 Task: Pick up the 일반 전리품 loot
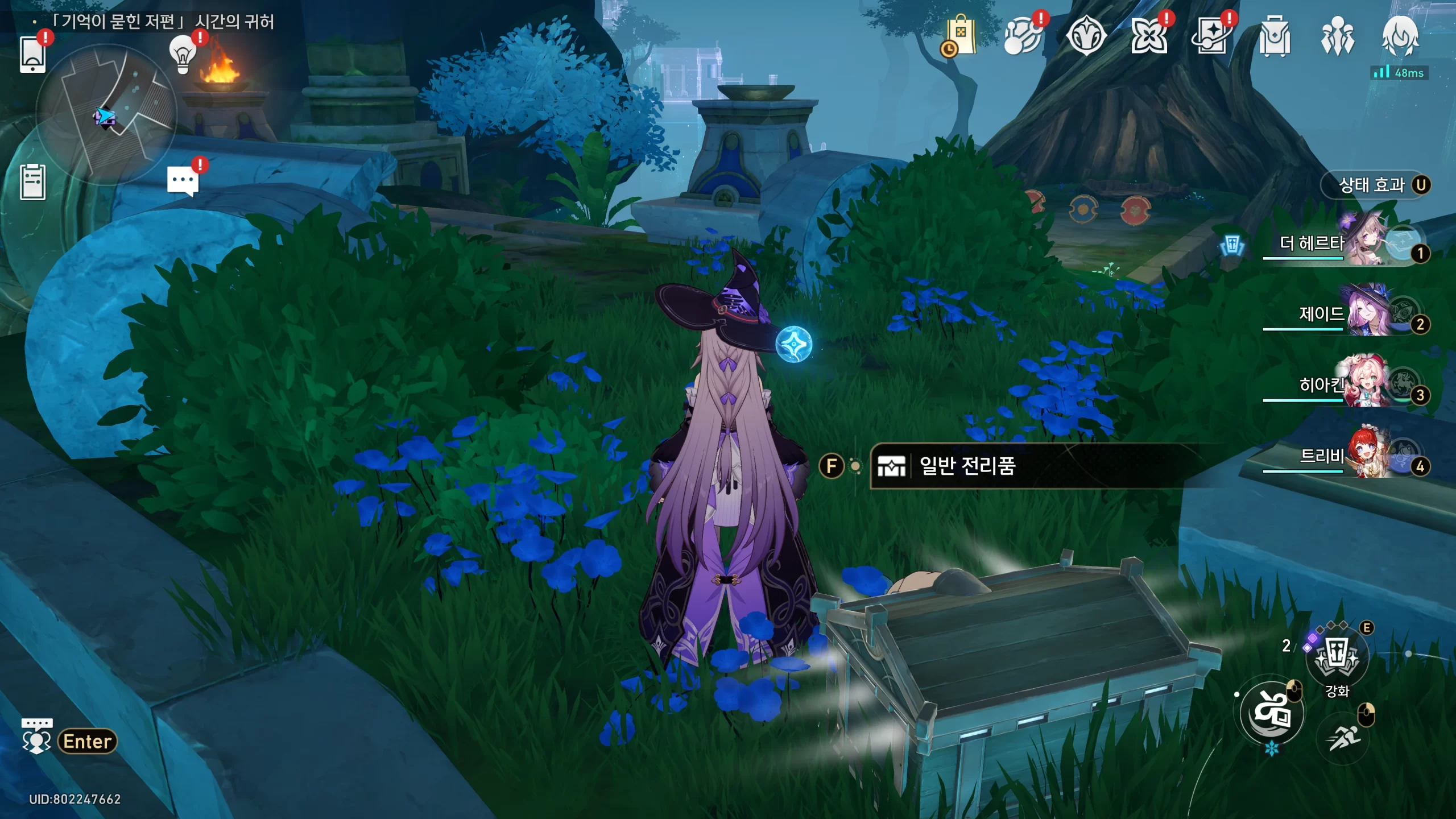(967, 466)
